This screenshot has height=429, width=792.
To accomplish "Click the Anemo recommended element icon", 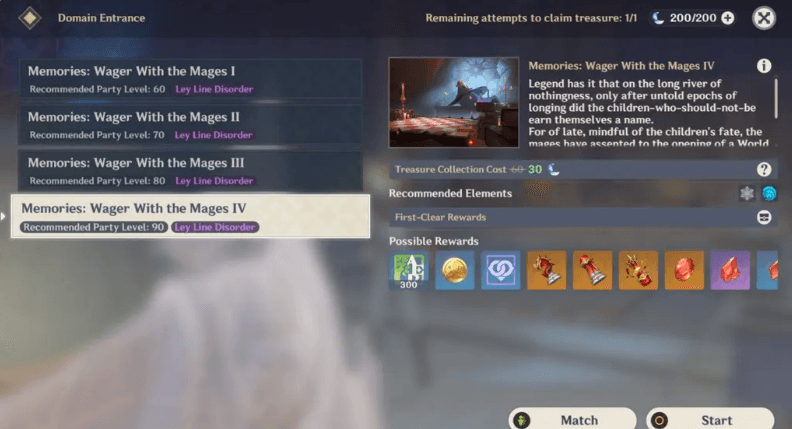I will tap(768, 193).
